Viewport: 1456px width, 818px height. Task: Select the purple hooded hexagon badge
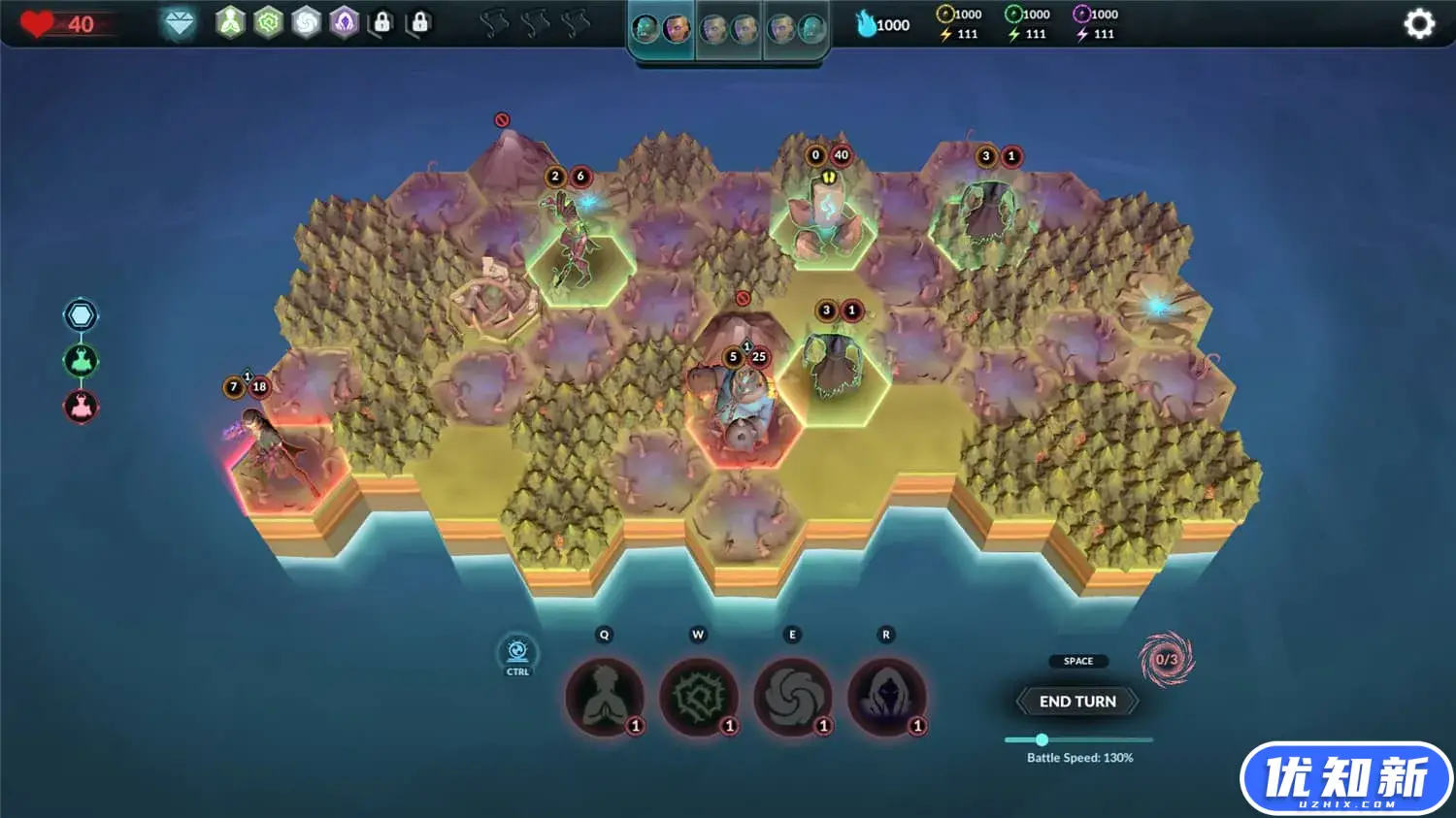pyautogui.click(x=345, y=22)
